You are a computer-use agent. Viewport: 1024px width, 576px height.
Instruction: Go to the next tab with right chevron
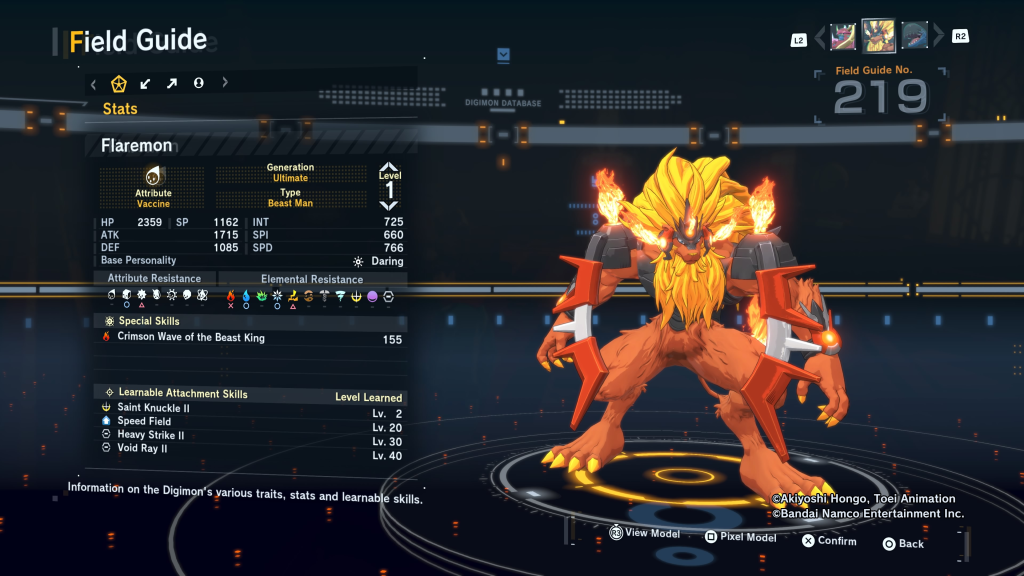point(225,83)
